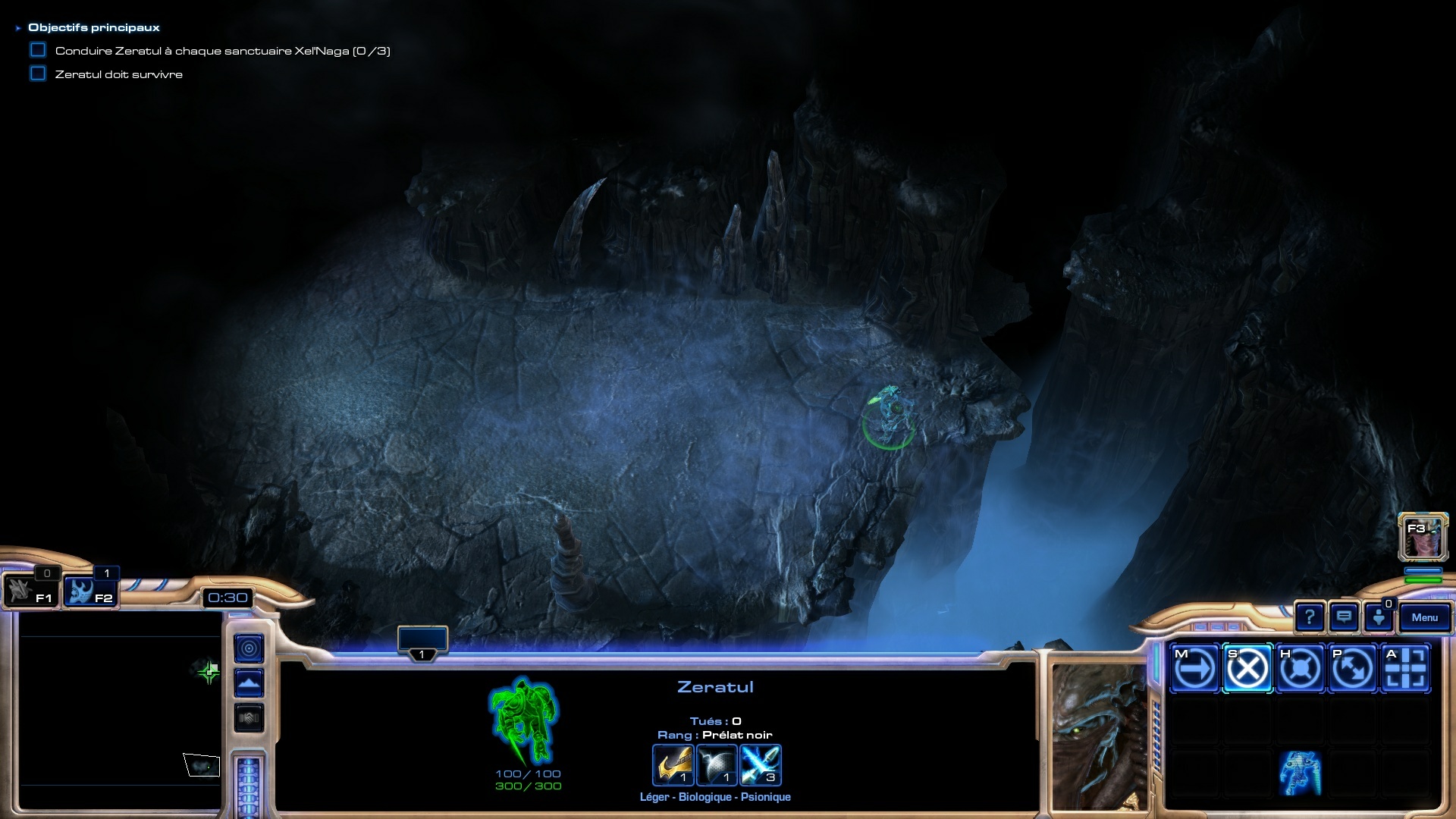The image size is (1456, 819).
Task: Activate the Move command
Action: 1194,669
